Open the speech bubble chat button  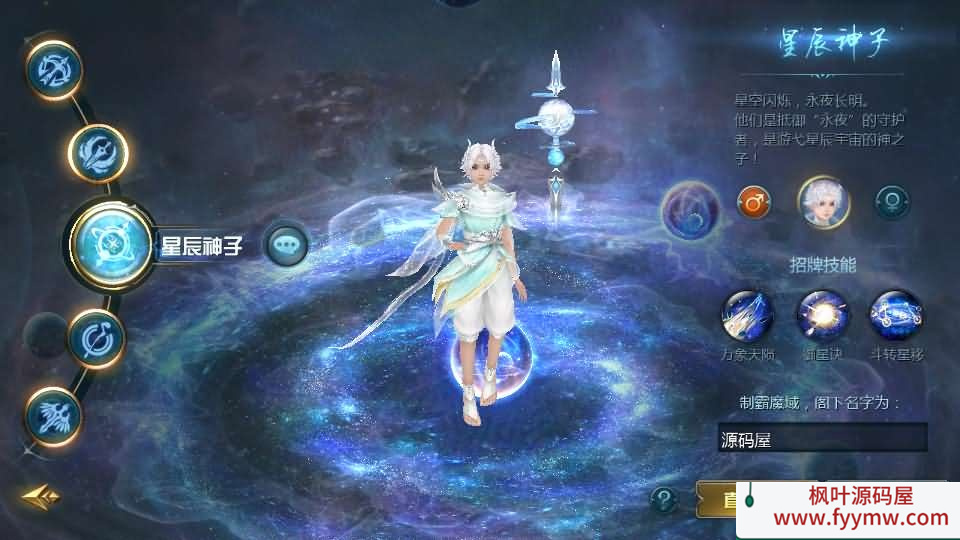pos(287,243)
